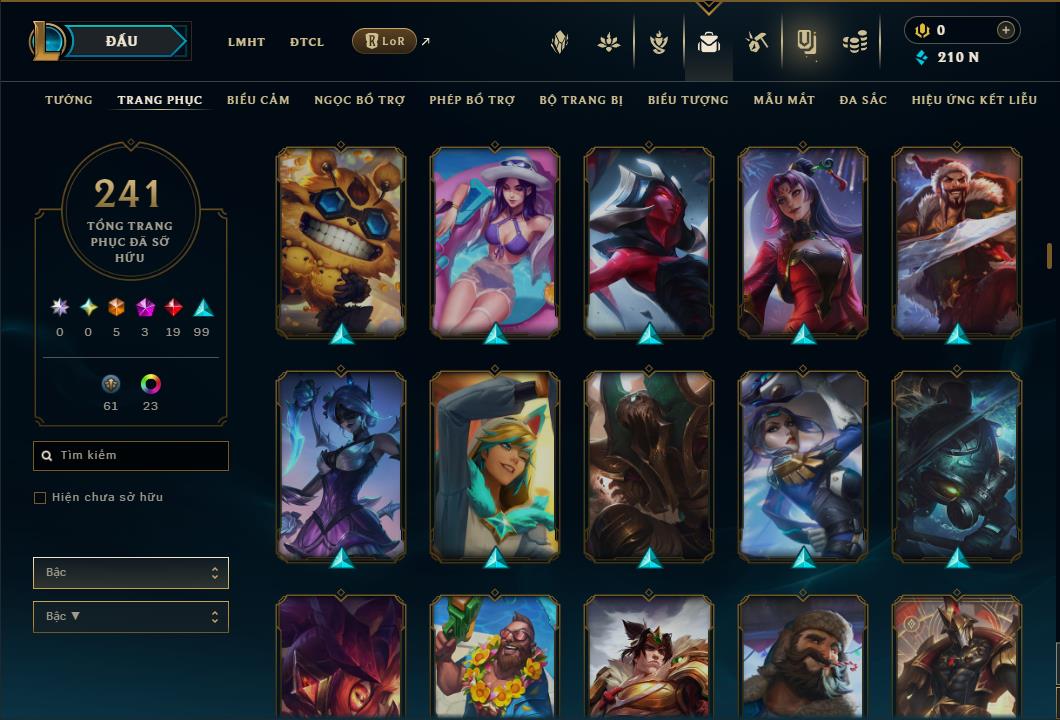Toggle the Hiện chưa sở hữu checkbox
Viewport: 1060px width, 720px height.
coord(40,498)
